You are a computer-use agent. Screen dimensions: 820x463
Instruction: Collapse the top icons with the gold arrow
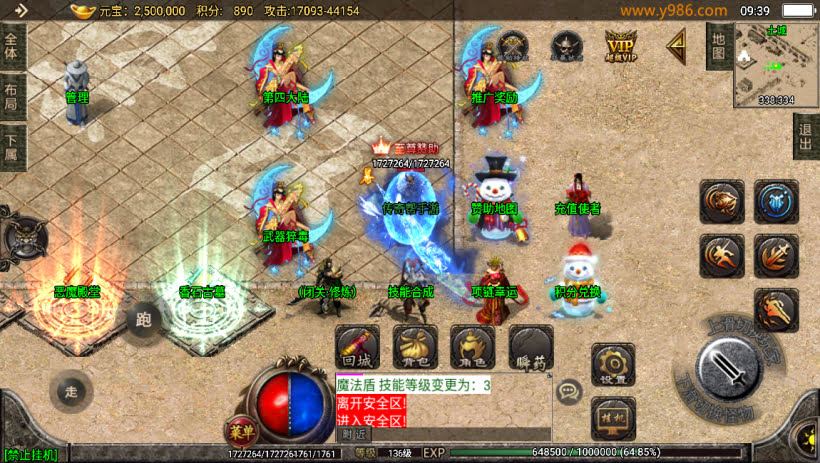pos(677,44)
